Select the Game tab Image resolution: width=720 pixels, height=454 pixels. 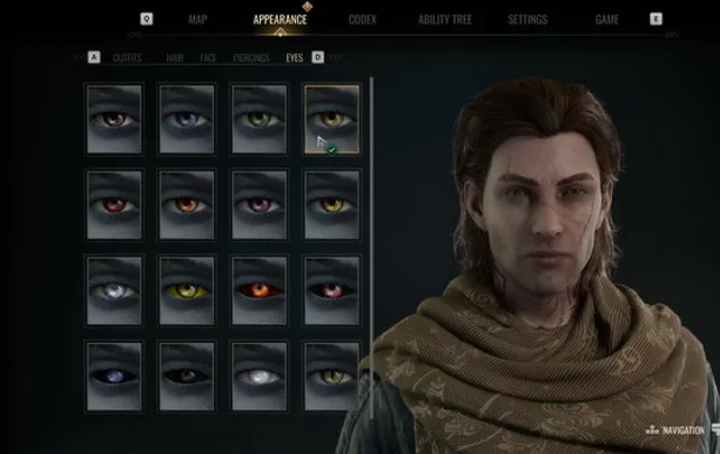607,19
